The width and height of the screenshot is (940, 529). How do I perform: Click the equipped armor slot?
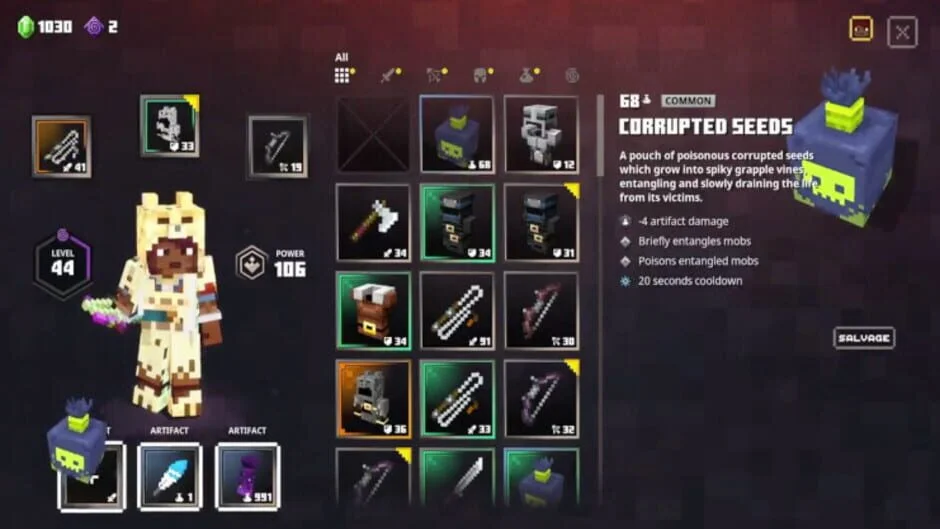[169, 126]
